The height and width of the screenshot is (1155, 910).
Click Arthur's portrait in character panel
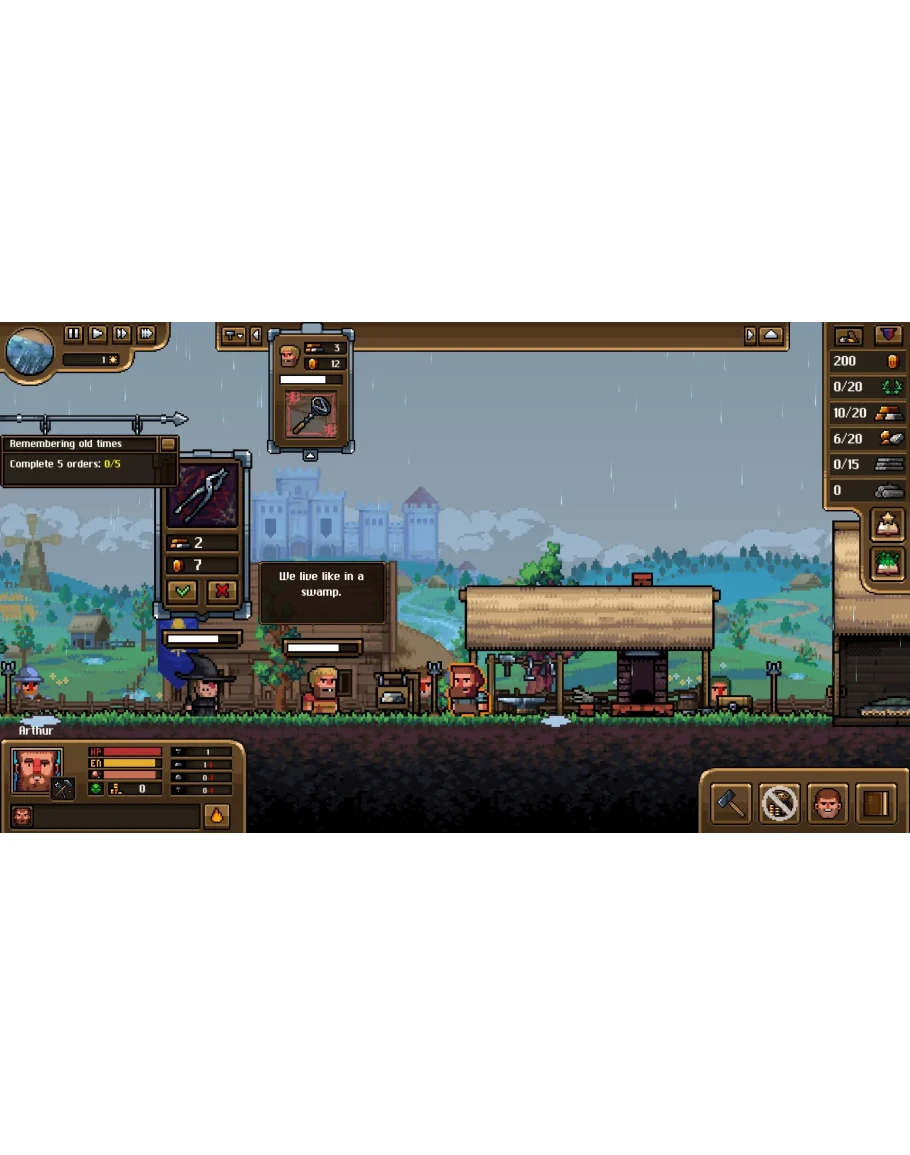click(x=37, y=771)
